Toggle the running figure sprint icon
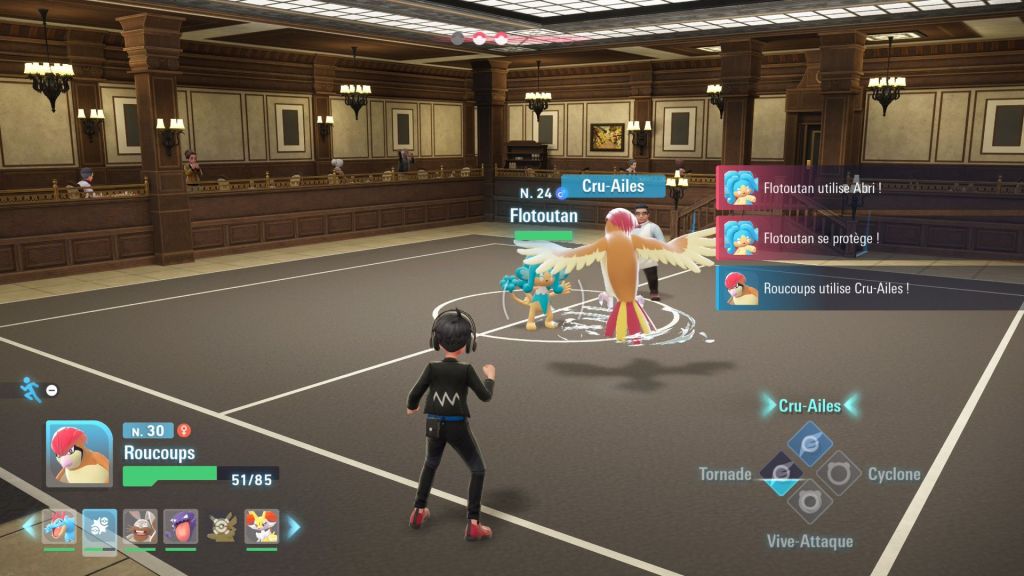 31,390
